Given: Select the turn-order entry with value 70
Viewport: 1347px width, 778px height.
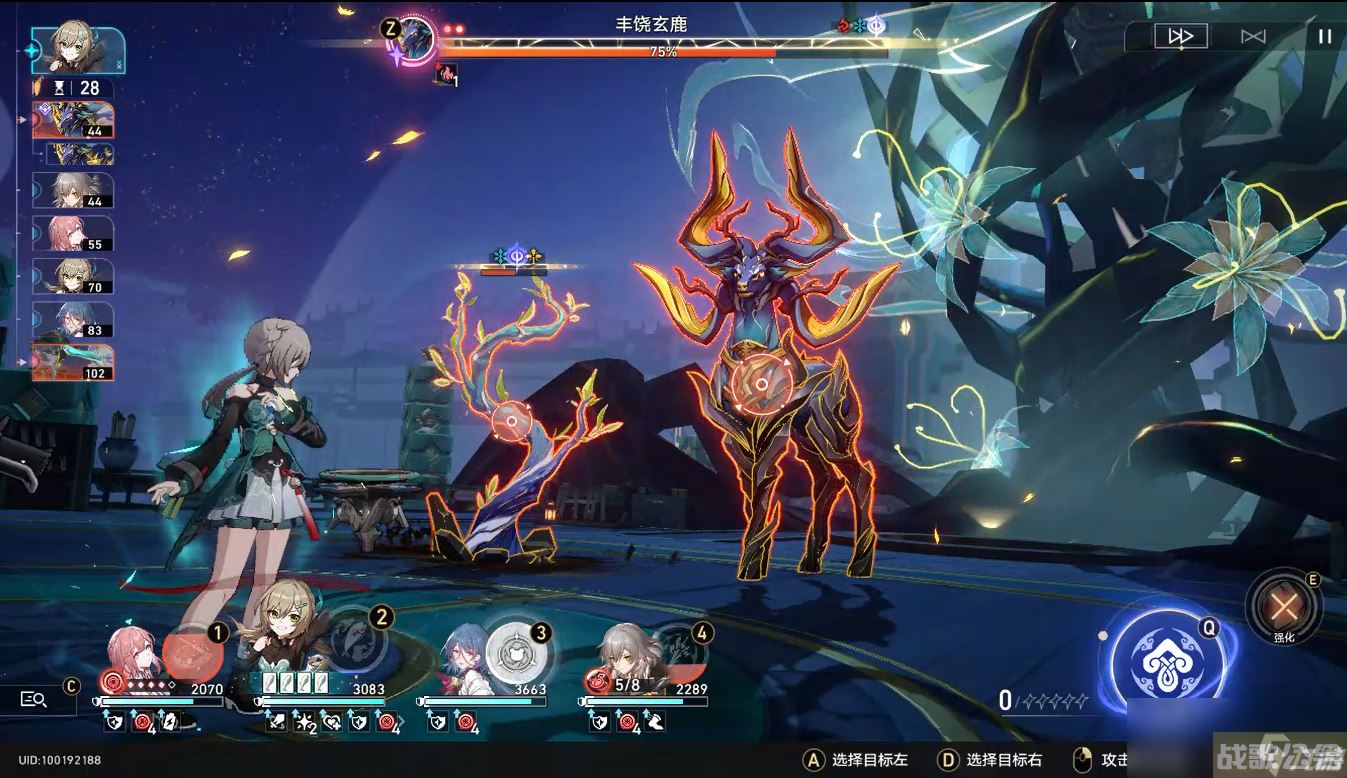Looking at the screenshot, I should [74, 276].
